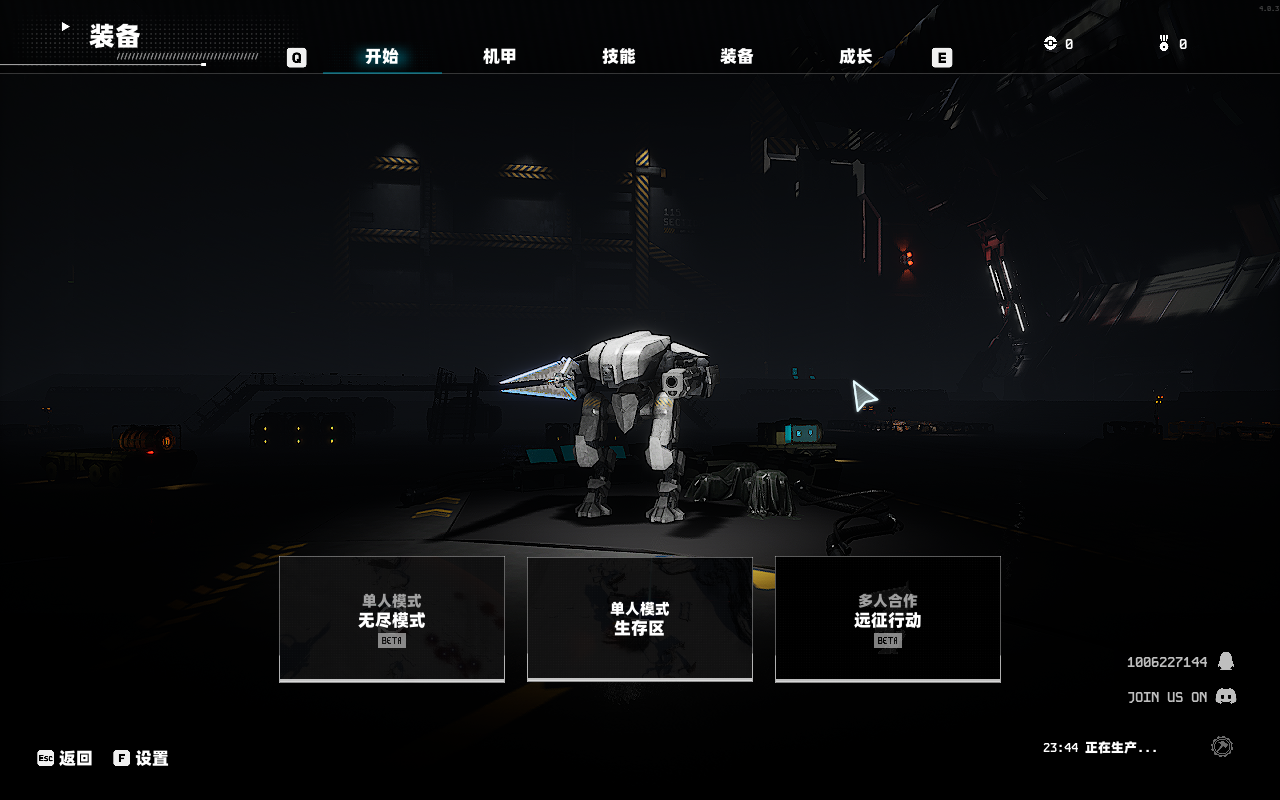
Task: Click the QQ group penguin icon
Action: 1226,661
